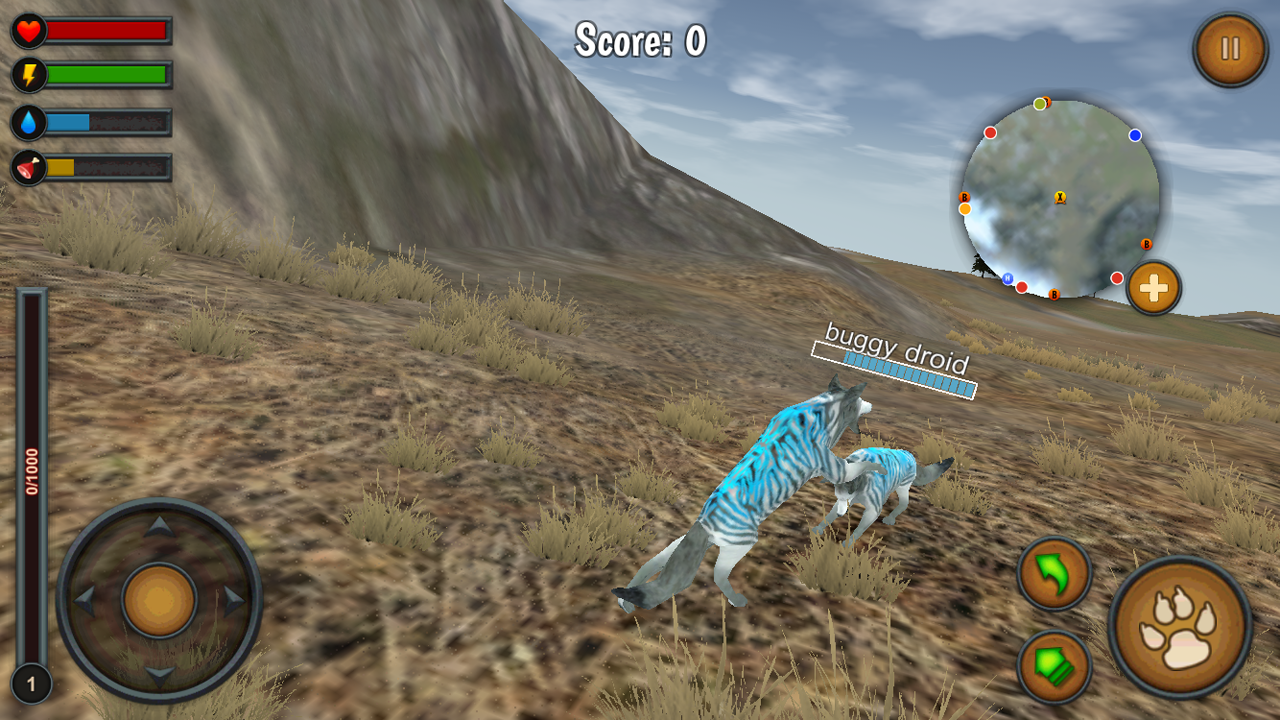Select a red enemy dot on the minimap
This screenshot has height=720, width=1280.
click(990, 131)
